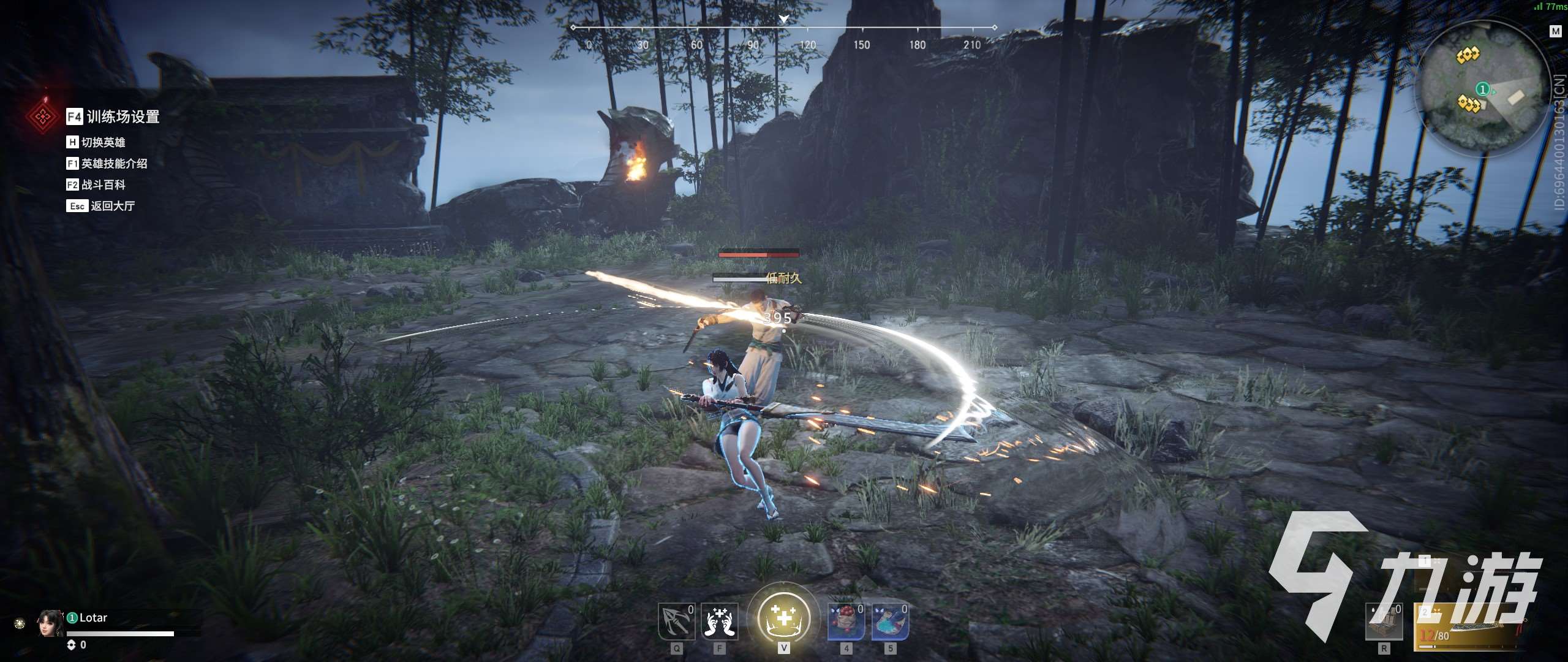Choose 返回大厅 to return to lobby

pyautogui.click(x=111, y=206)
